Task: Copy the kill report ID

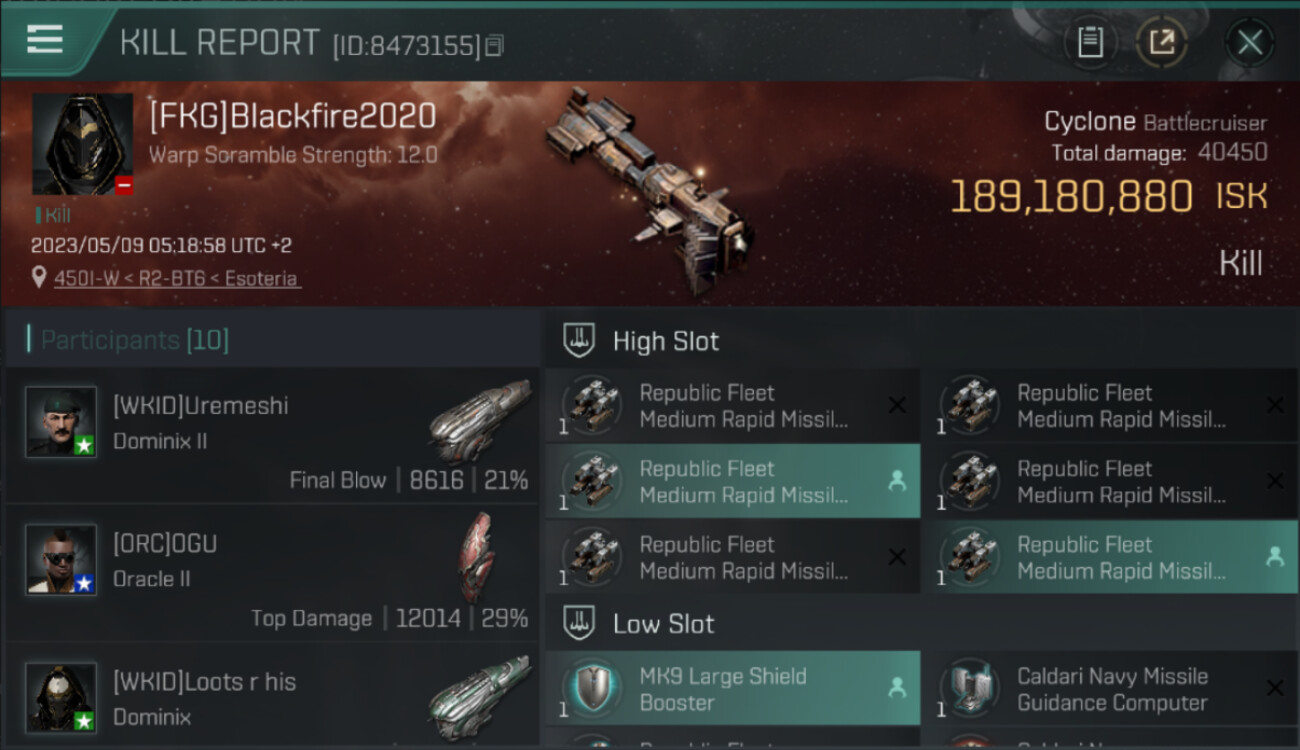Action: (494, 46)
